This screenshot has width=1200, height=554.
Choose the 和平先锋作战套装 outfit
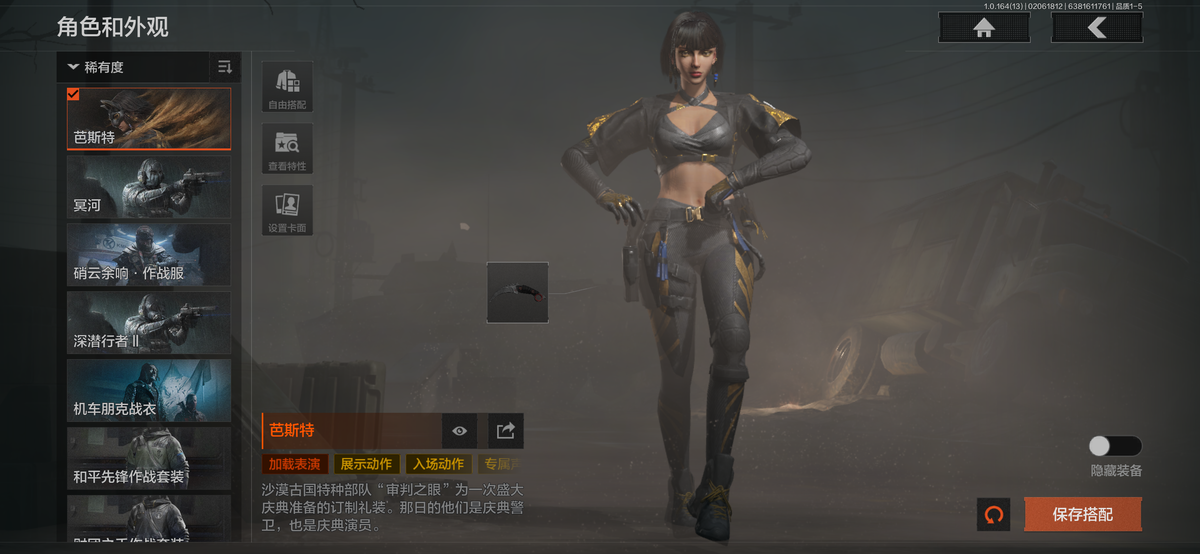coord(149,459)
